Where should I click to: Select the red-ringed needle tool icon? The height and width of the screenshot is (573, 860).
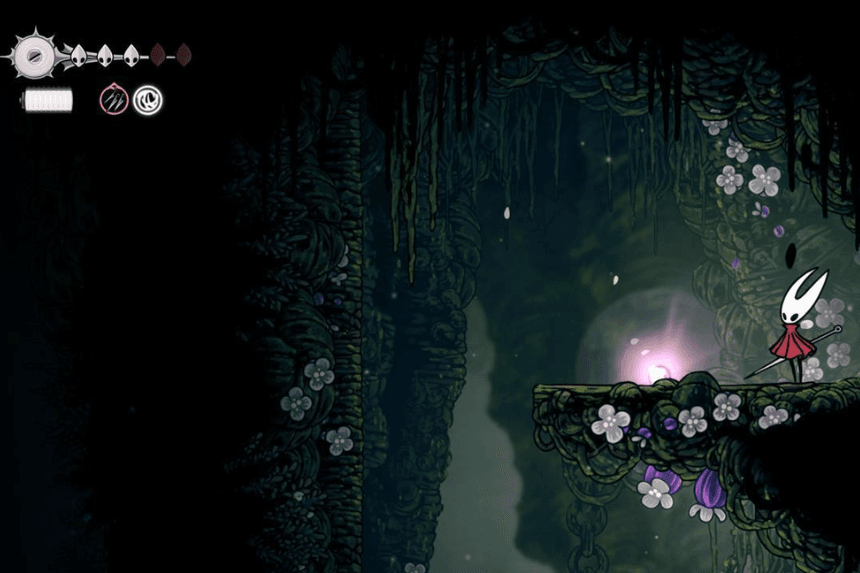[114, 100]
